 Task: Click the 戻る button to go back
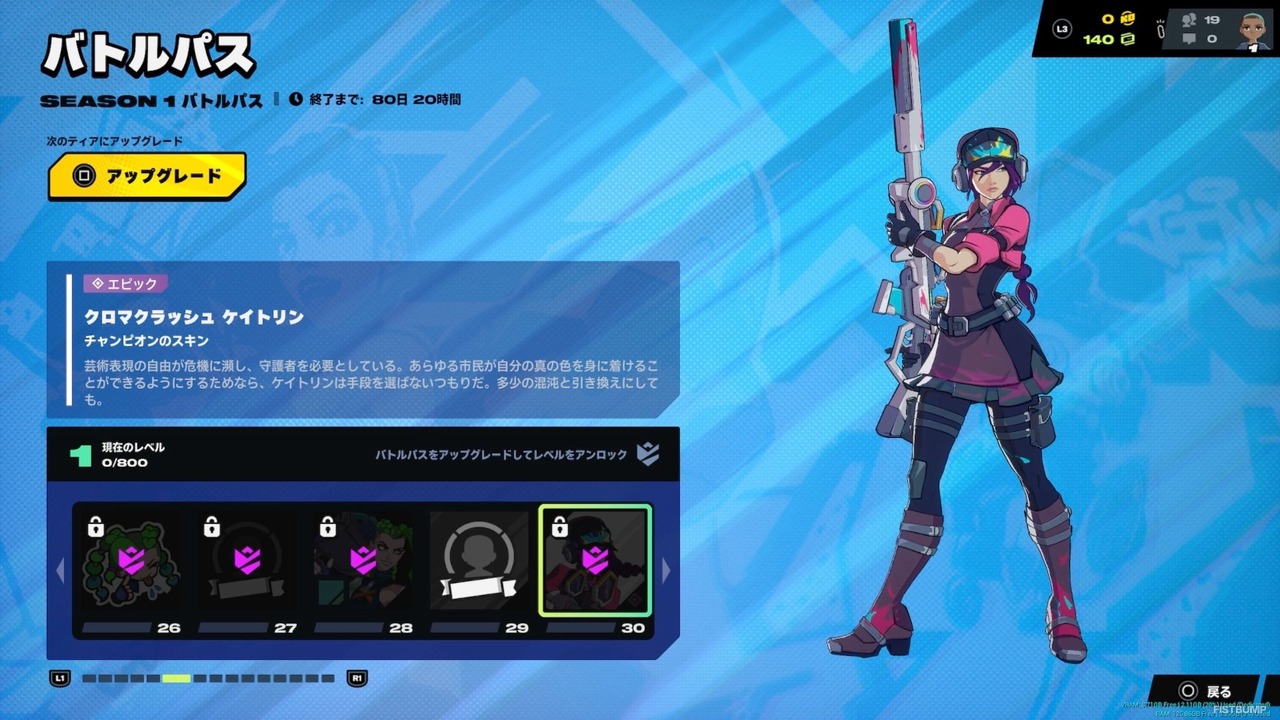pos(1207,691)
